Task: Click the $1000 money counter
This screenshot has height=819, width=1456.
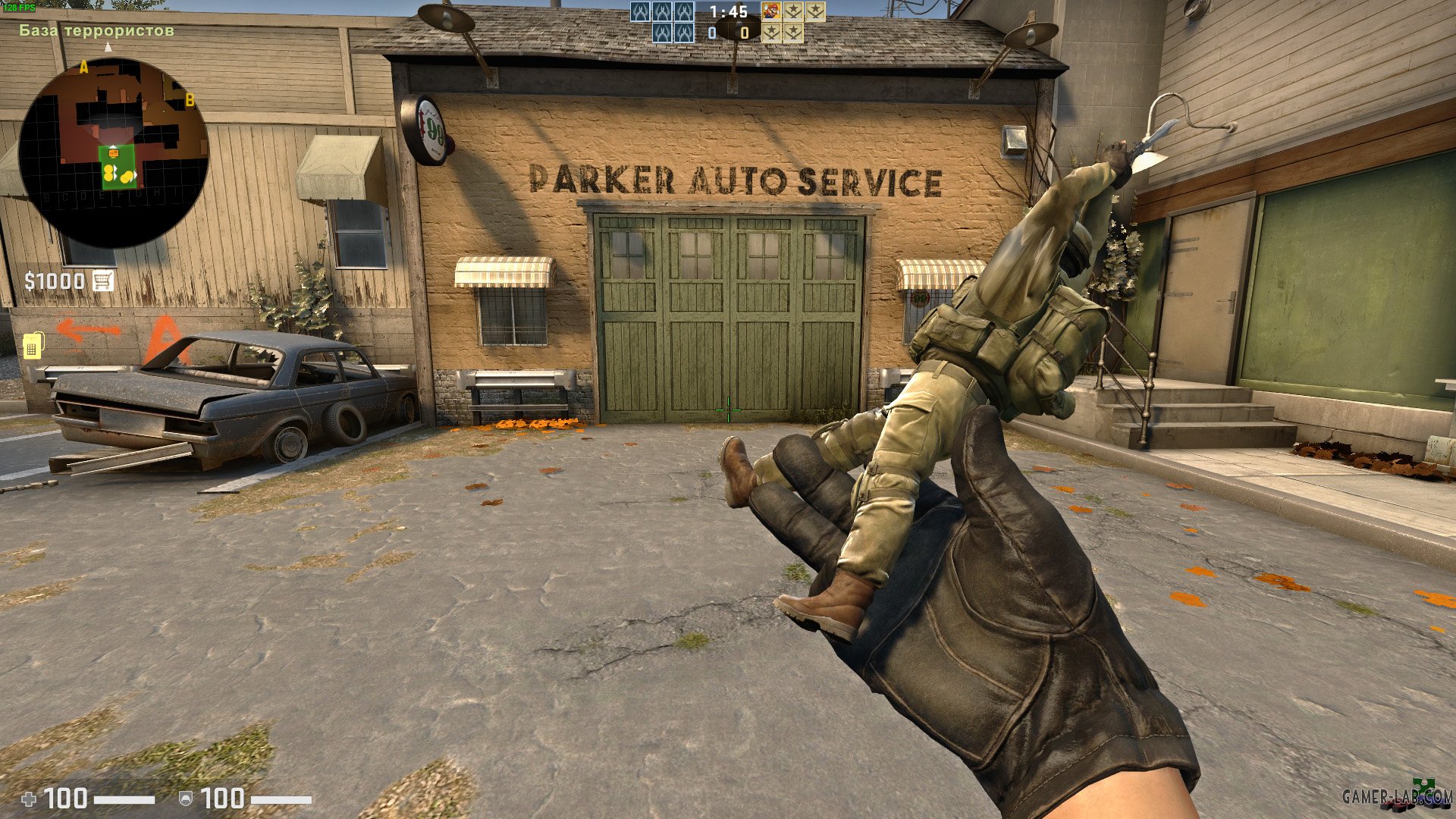Action: pyautogui.click(x=53, y=280)
